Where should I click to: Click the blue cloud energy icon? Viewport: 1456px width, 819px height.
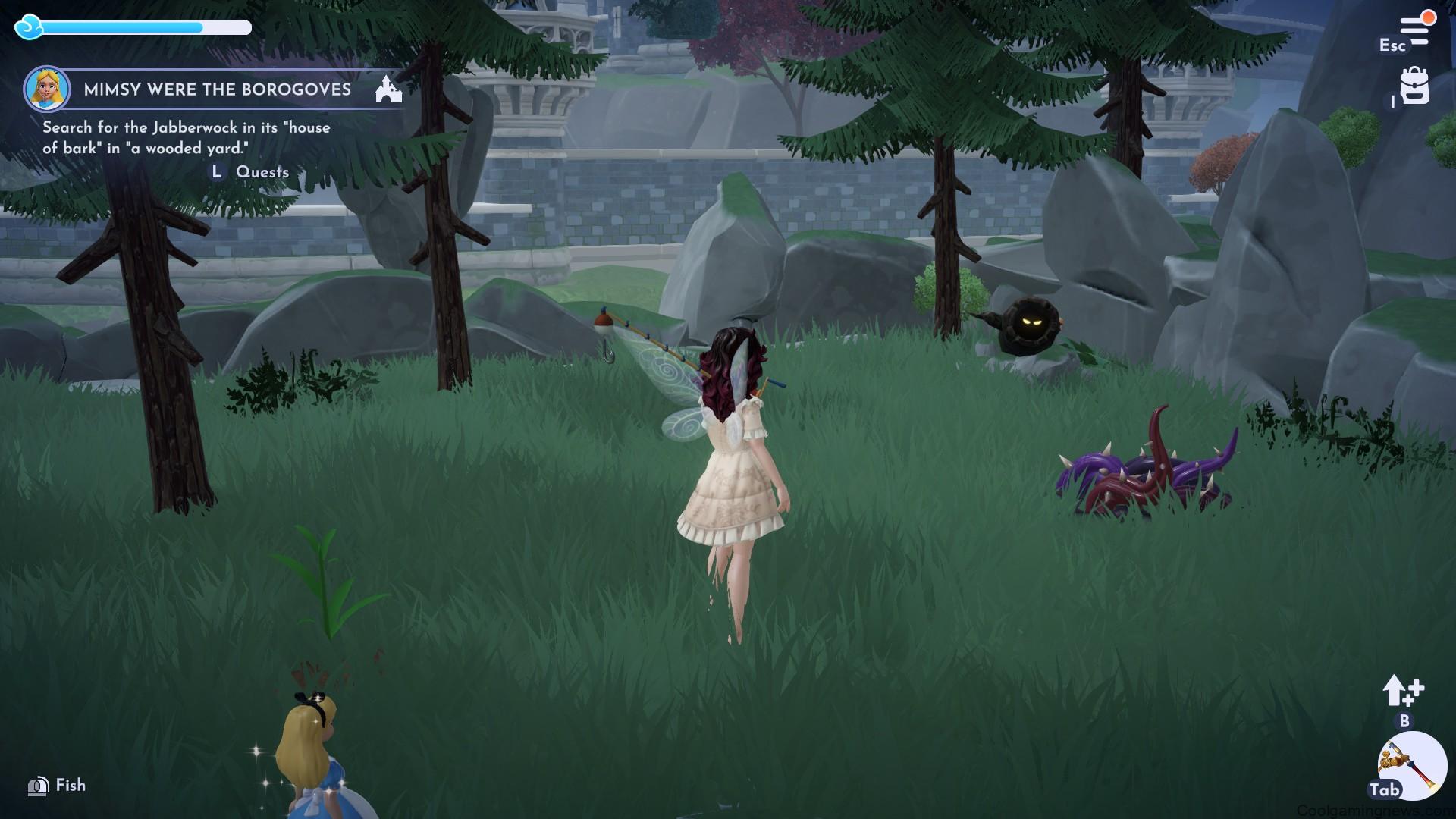tap(28, 28)
